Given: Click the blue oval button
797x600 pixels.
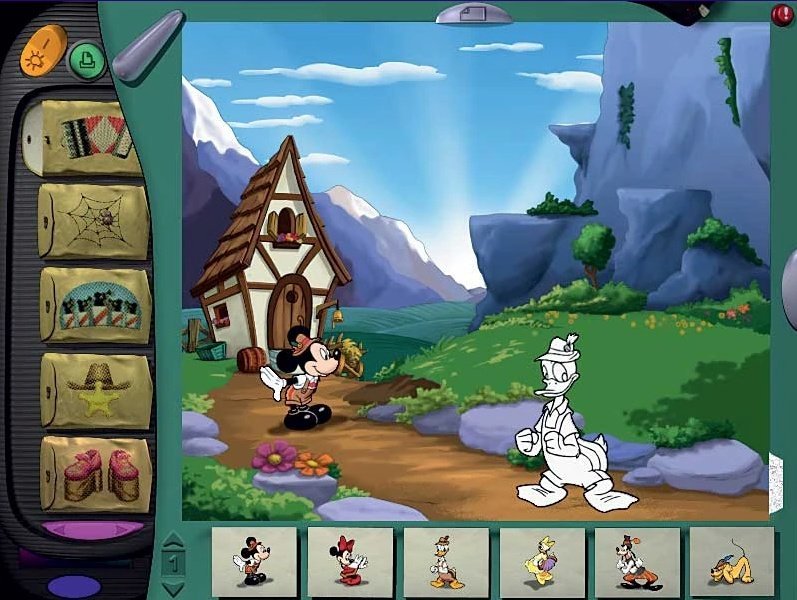Looking at the screenshot, I should point(74,585).
